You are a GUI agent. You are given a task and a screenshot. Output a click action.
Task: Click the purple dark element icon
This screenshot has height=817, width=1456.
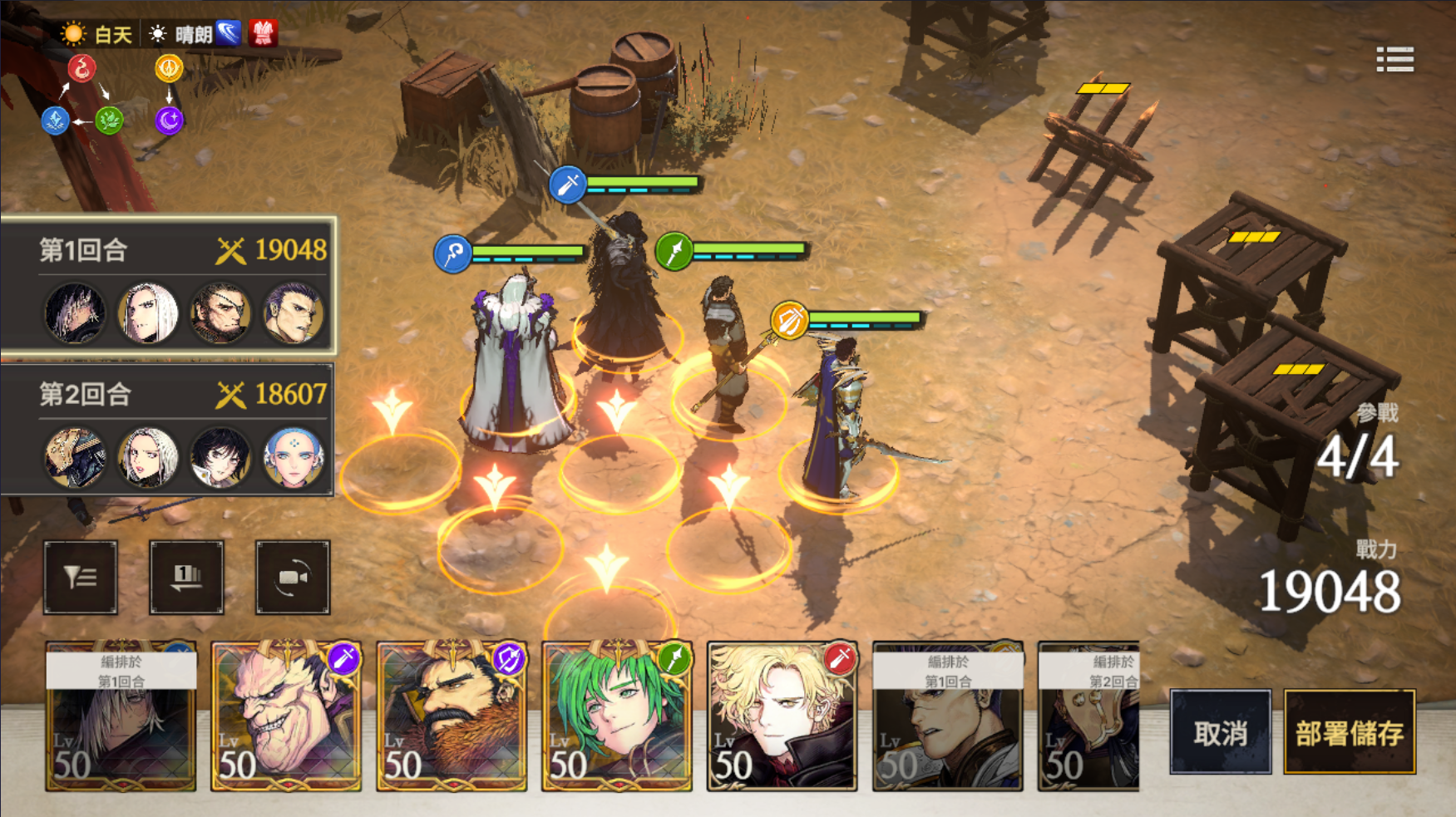point(169,121)
